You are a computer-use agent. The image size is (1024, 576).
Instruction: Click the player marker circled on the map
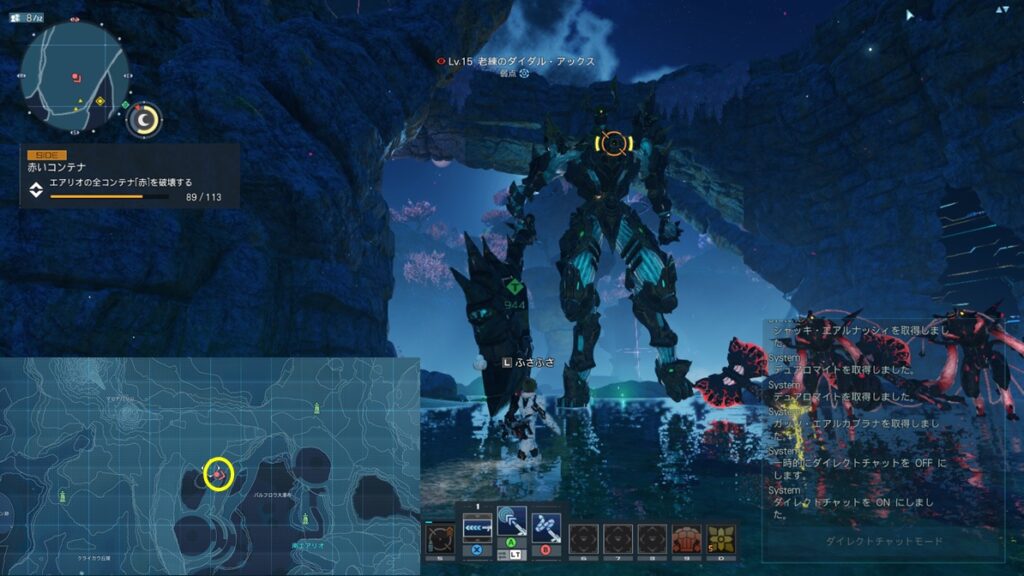tap(219, 473)
